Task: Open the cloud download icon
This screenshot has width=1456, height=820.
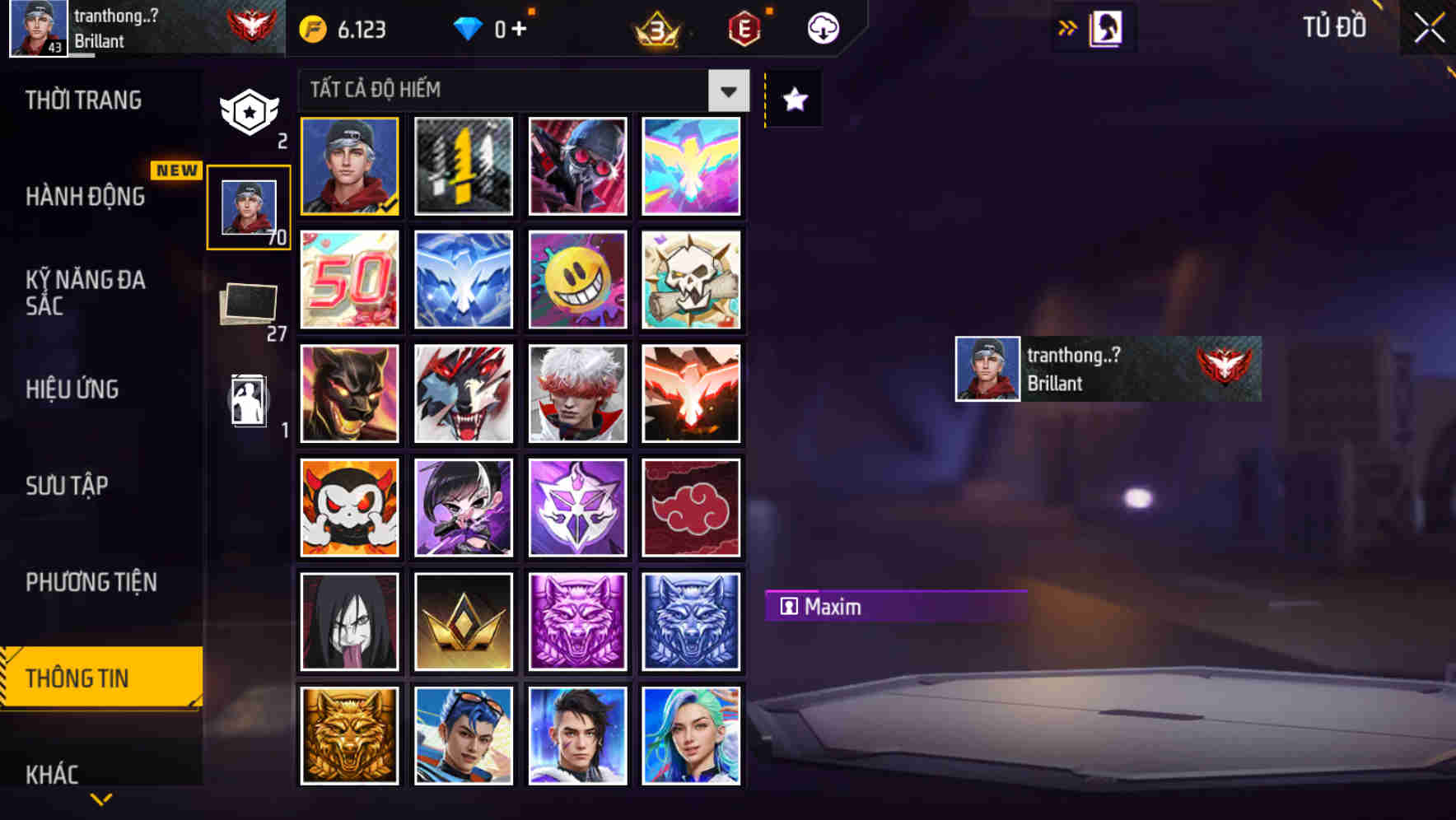Action: click(x=822, y=27)
